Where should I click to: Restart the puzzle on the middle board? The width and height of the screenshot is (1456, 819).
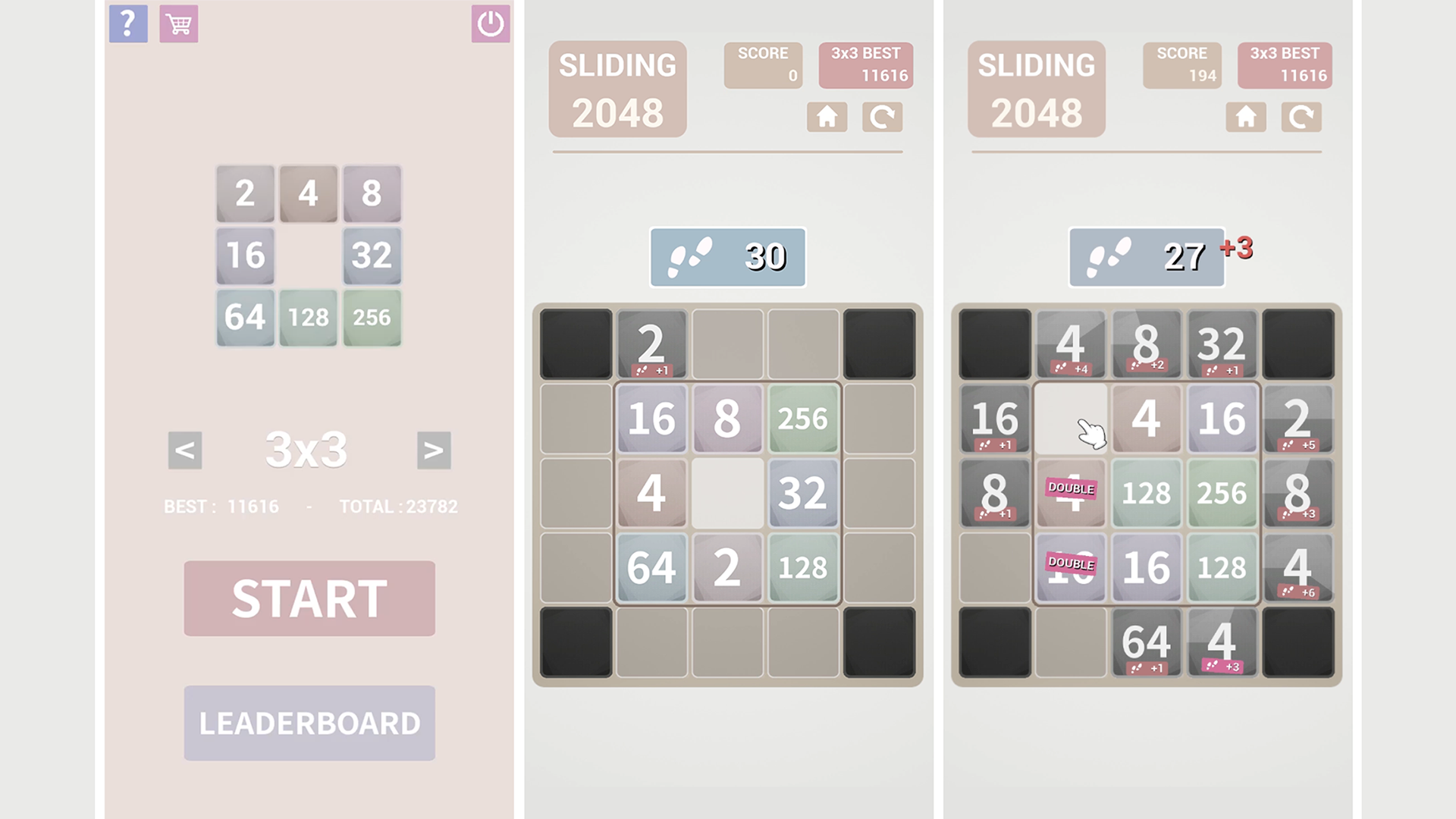point(882,118)
